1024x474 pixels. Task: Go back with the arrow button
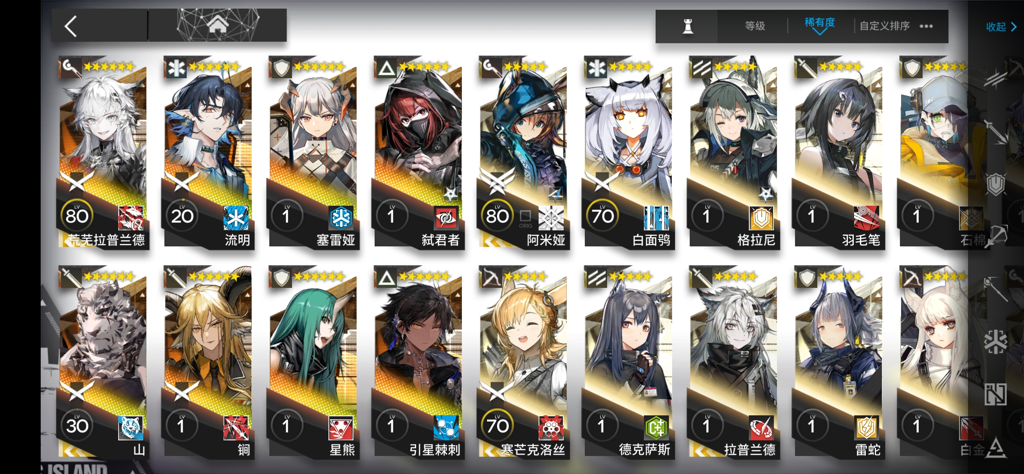pyautogui.click(x=70, y=26)
